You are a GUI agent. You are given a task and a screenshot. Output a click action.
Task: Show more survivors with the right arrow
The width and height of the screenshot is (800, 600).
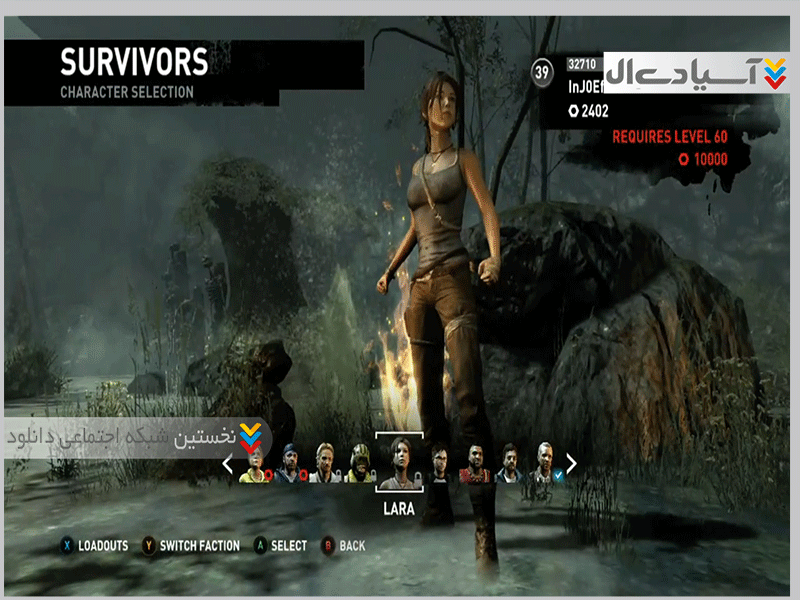coord(572,463)
